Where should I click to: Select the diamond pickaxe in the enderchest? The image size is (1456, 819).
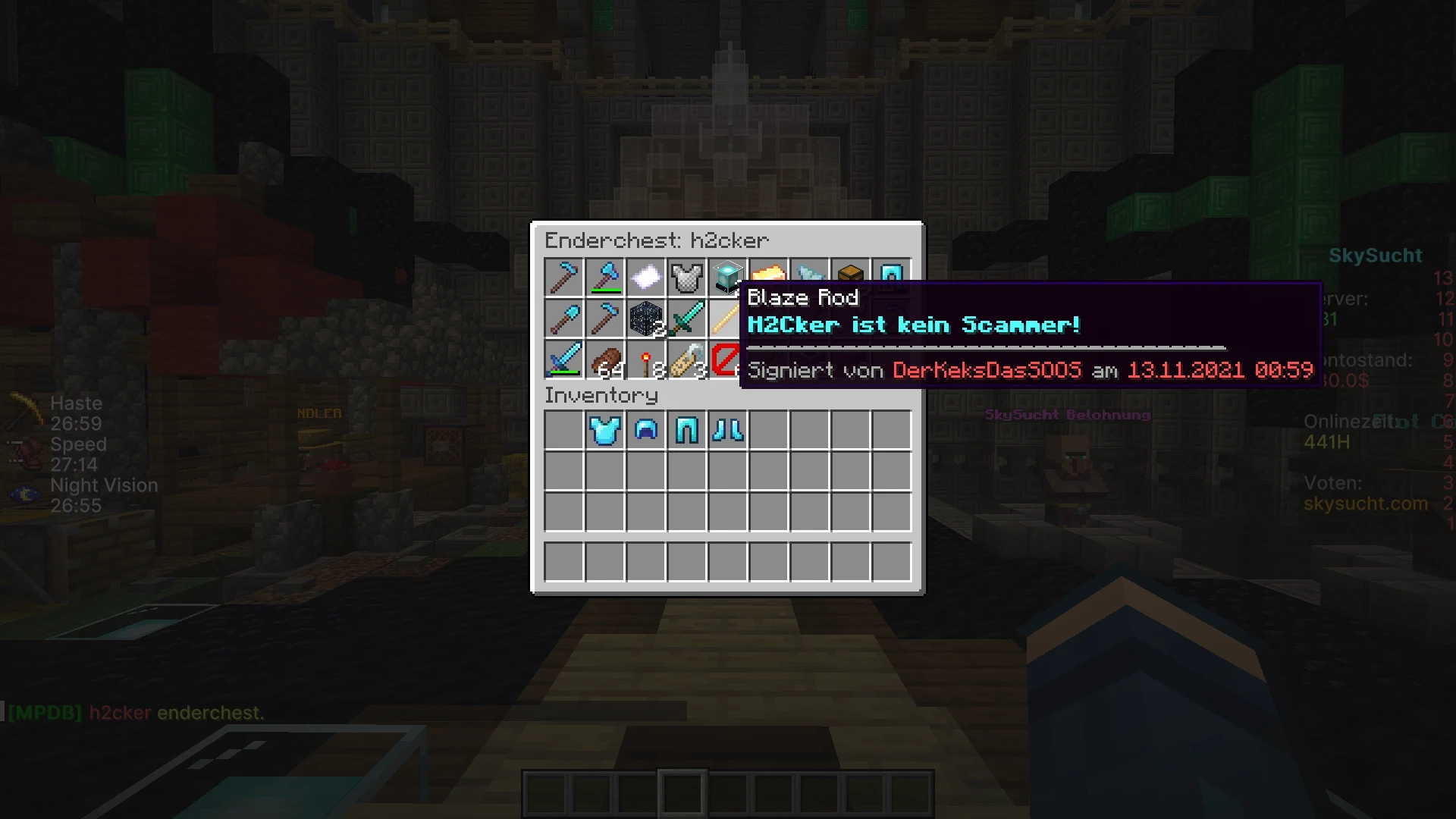click(563, 278)
